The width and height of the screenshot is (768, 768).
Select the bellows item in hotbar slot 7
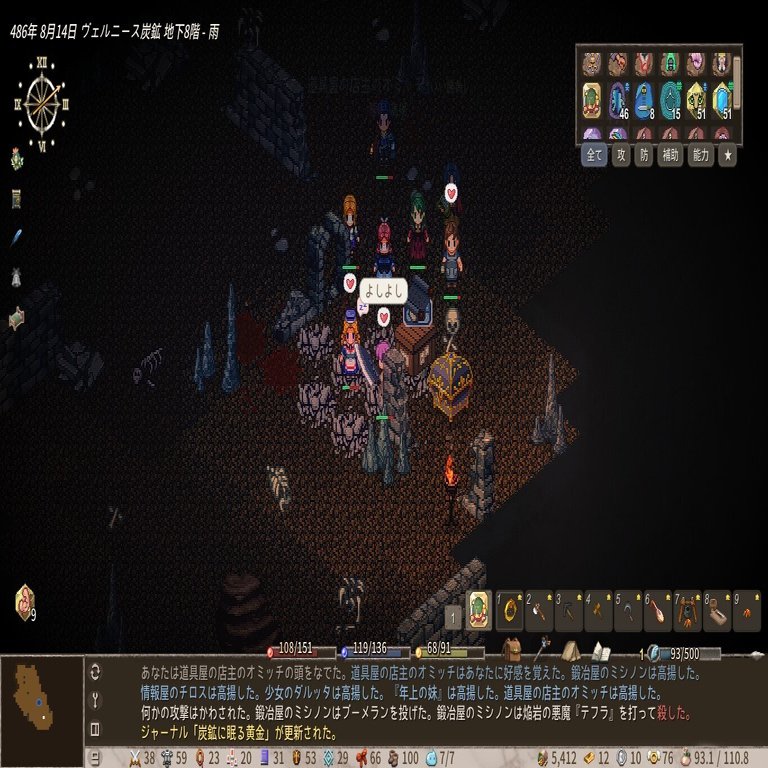pyautogui.click(x=687, y=609)
